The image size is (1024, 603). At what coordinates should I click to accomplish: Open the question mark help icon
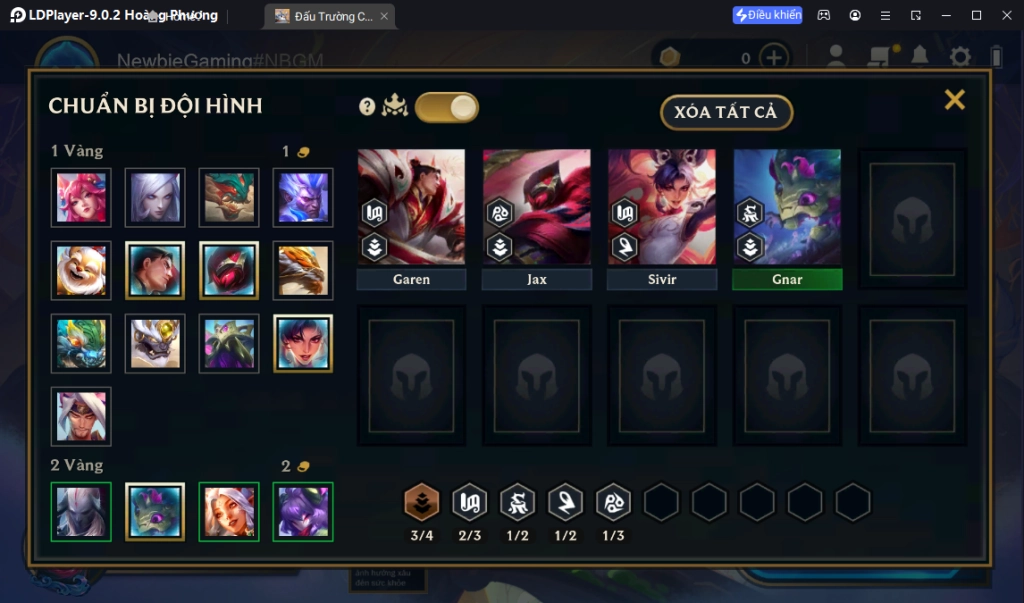367,107
